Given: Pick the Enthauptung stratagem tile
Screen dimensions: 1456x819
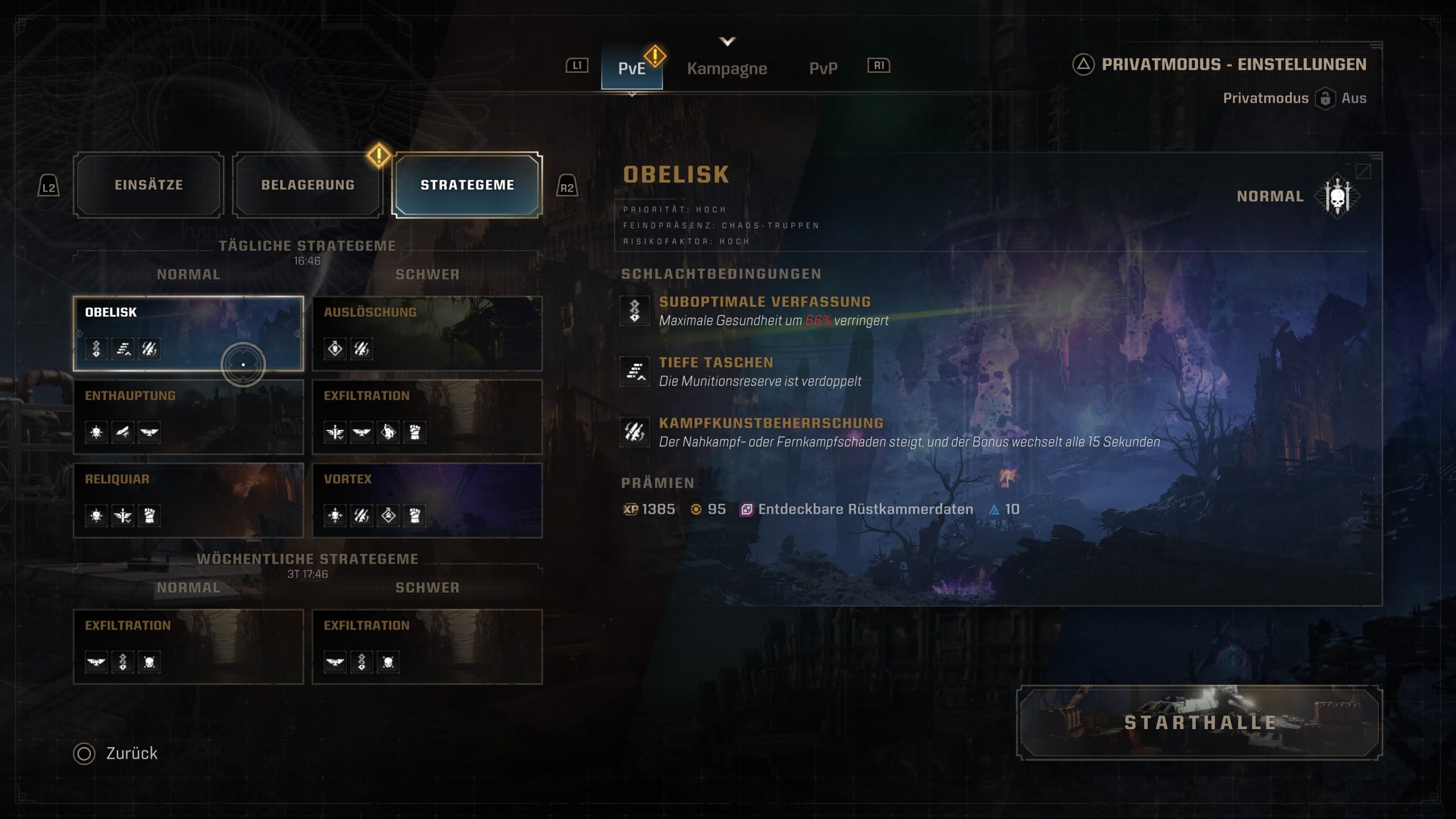Looking at the screenshot, I should [x=188, y=417].
